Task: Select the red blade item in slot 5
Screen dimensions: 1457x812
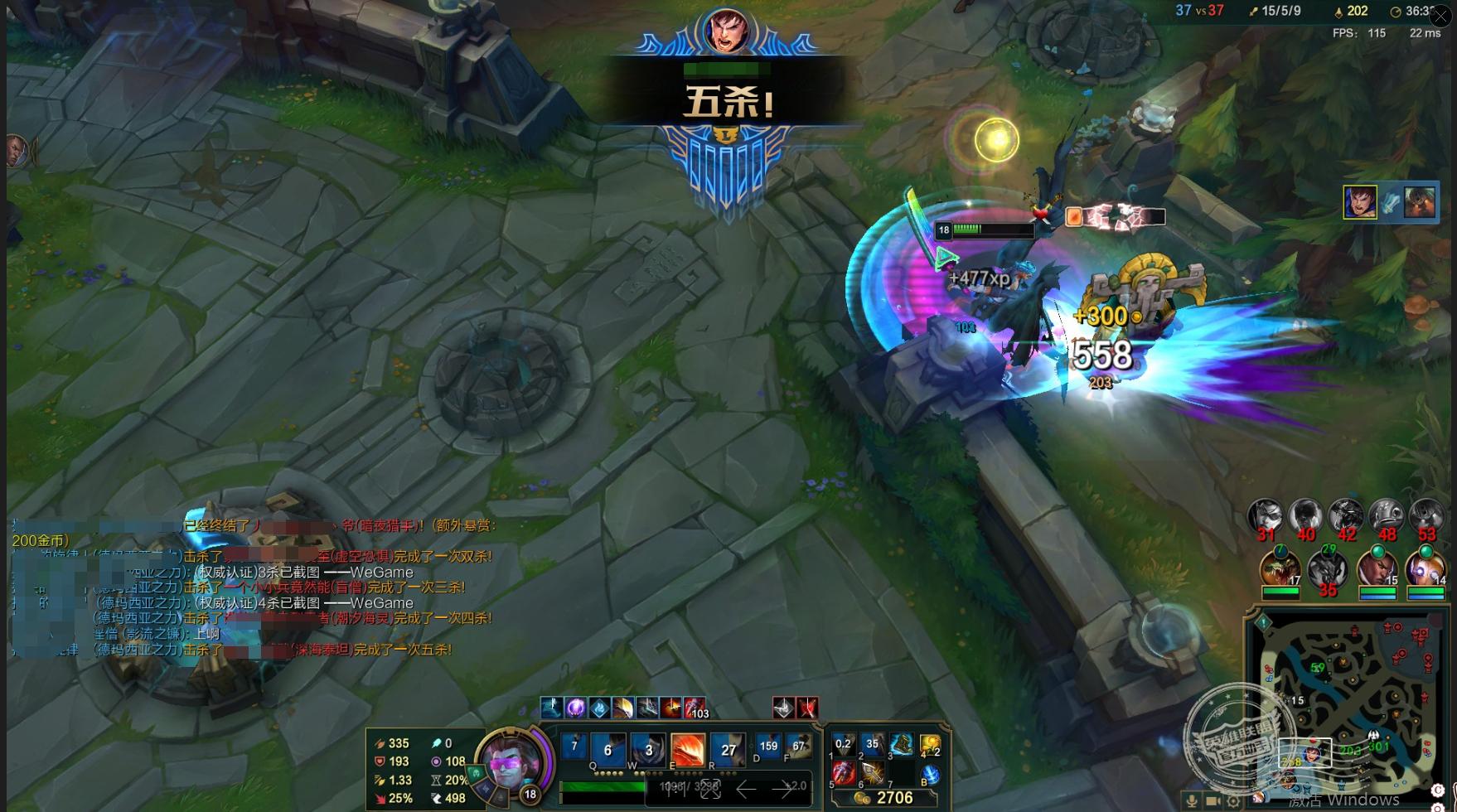Action: 843,773
